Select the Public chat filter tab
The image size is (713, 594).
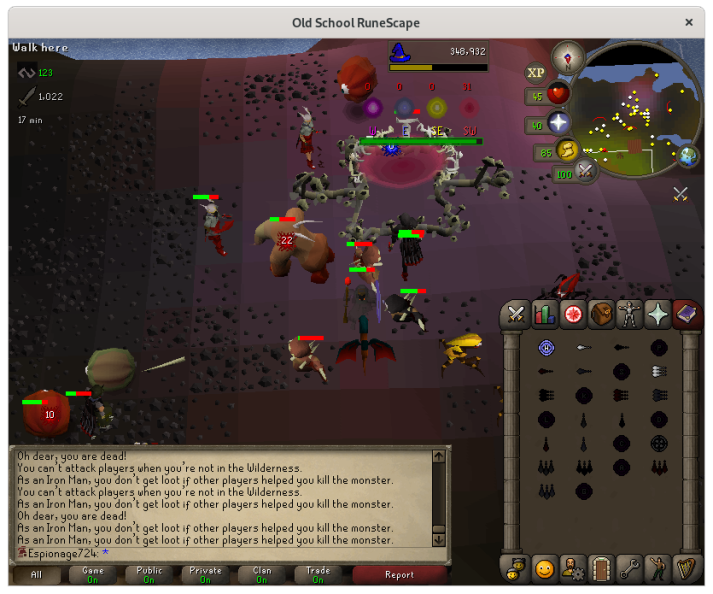click(x=149, y=575)
